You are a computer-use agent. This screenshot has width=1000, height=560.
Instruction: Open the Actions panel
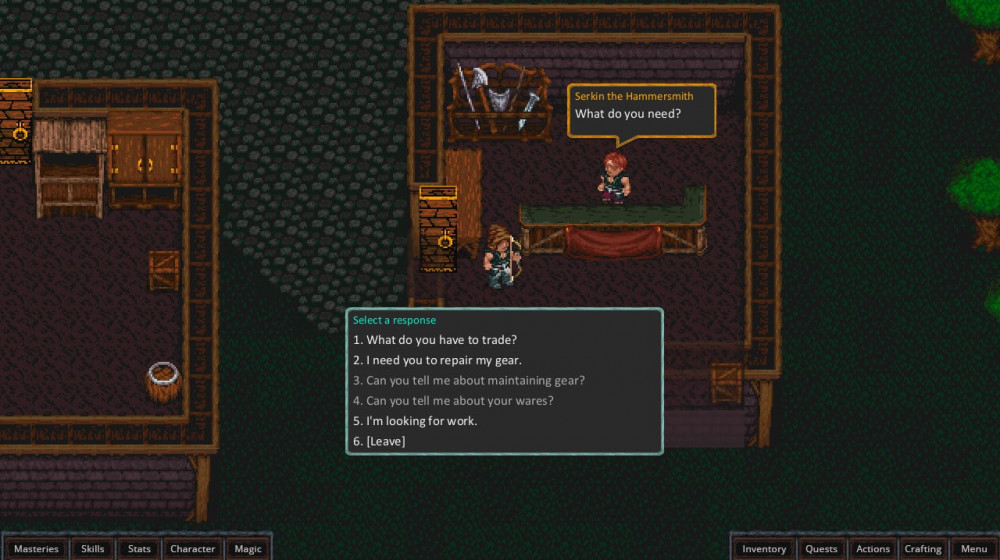coord(872,549)
